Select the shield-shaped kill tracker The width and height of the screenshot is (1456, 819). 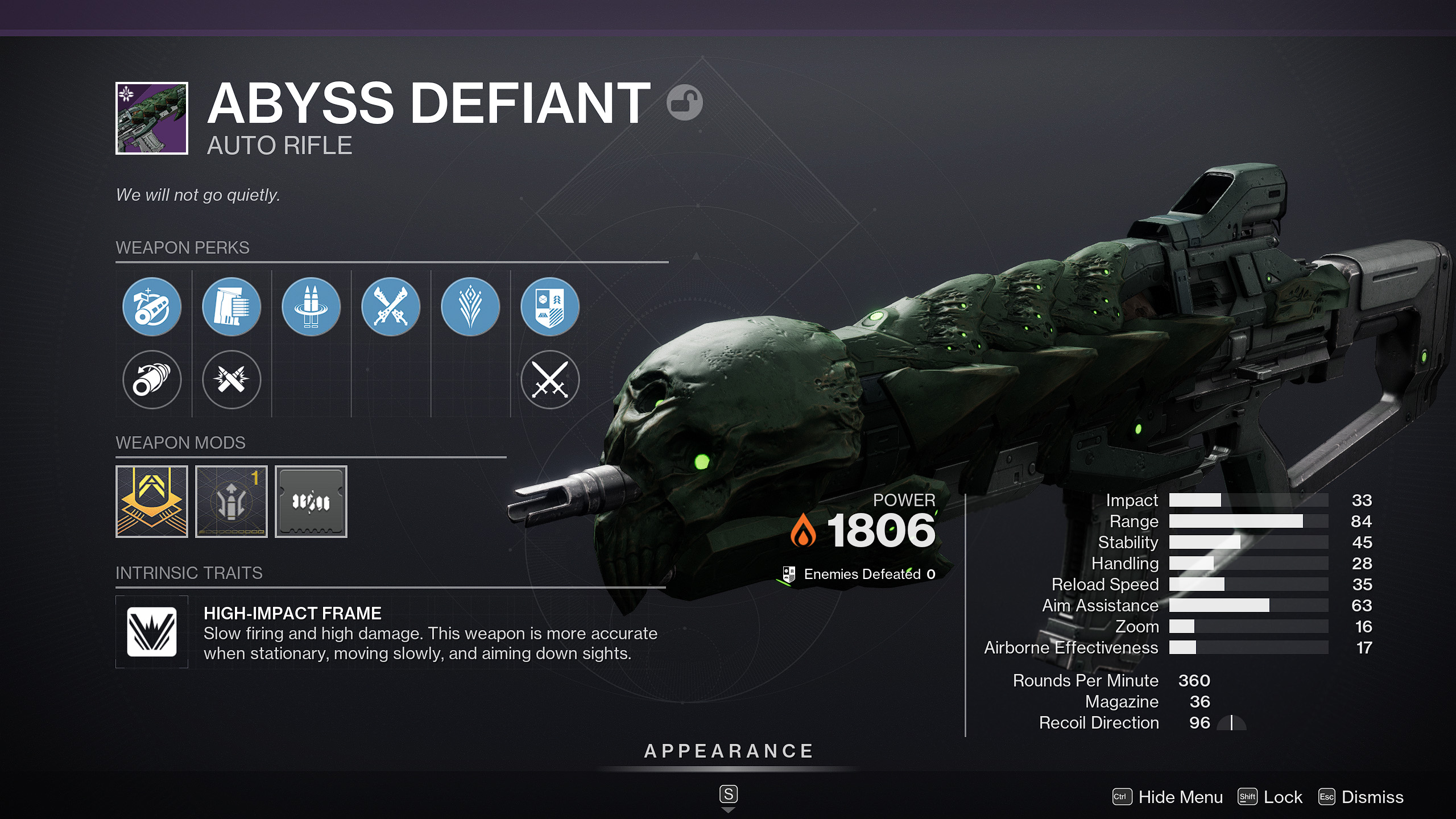tap(550, 307)
